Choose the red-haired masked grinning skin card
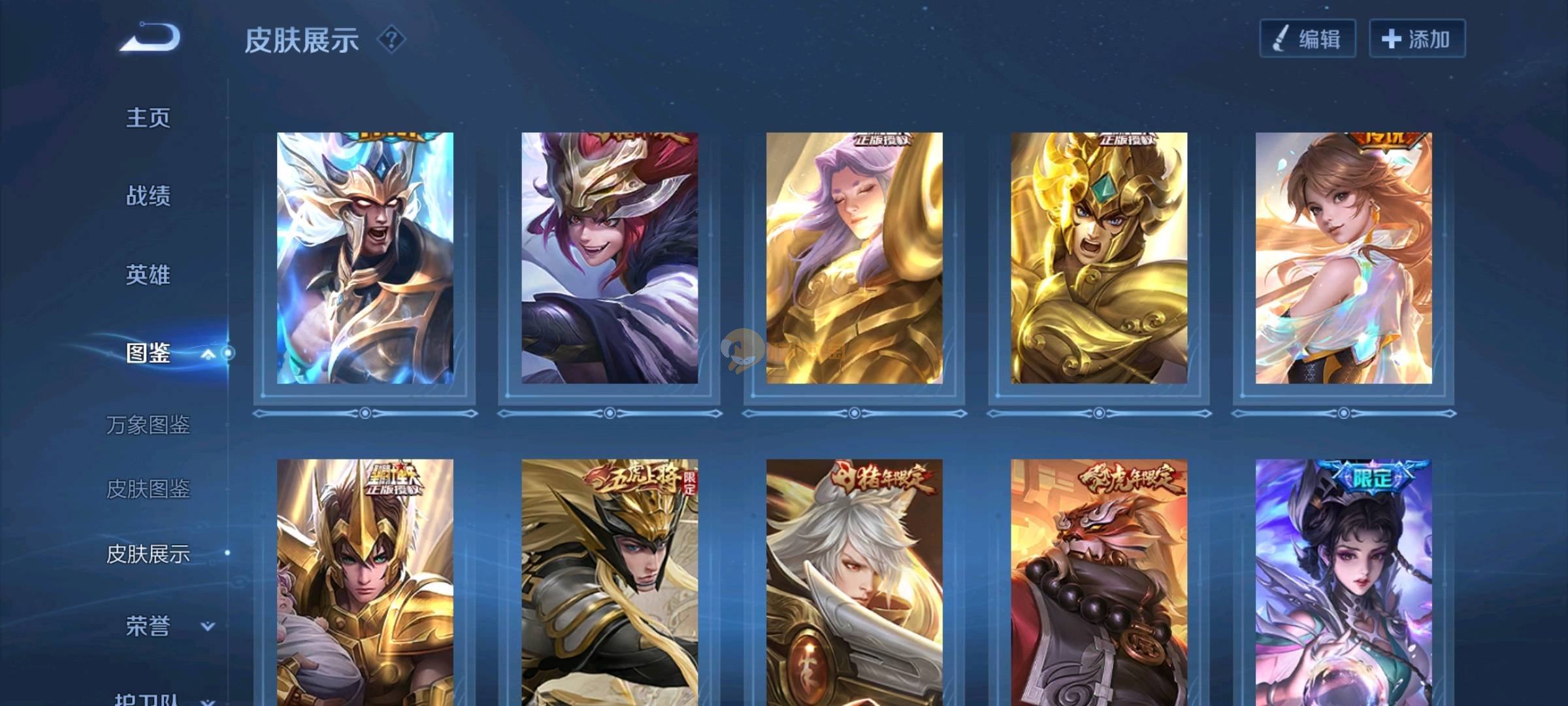 tap(609, 258)
